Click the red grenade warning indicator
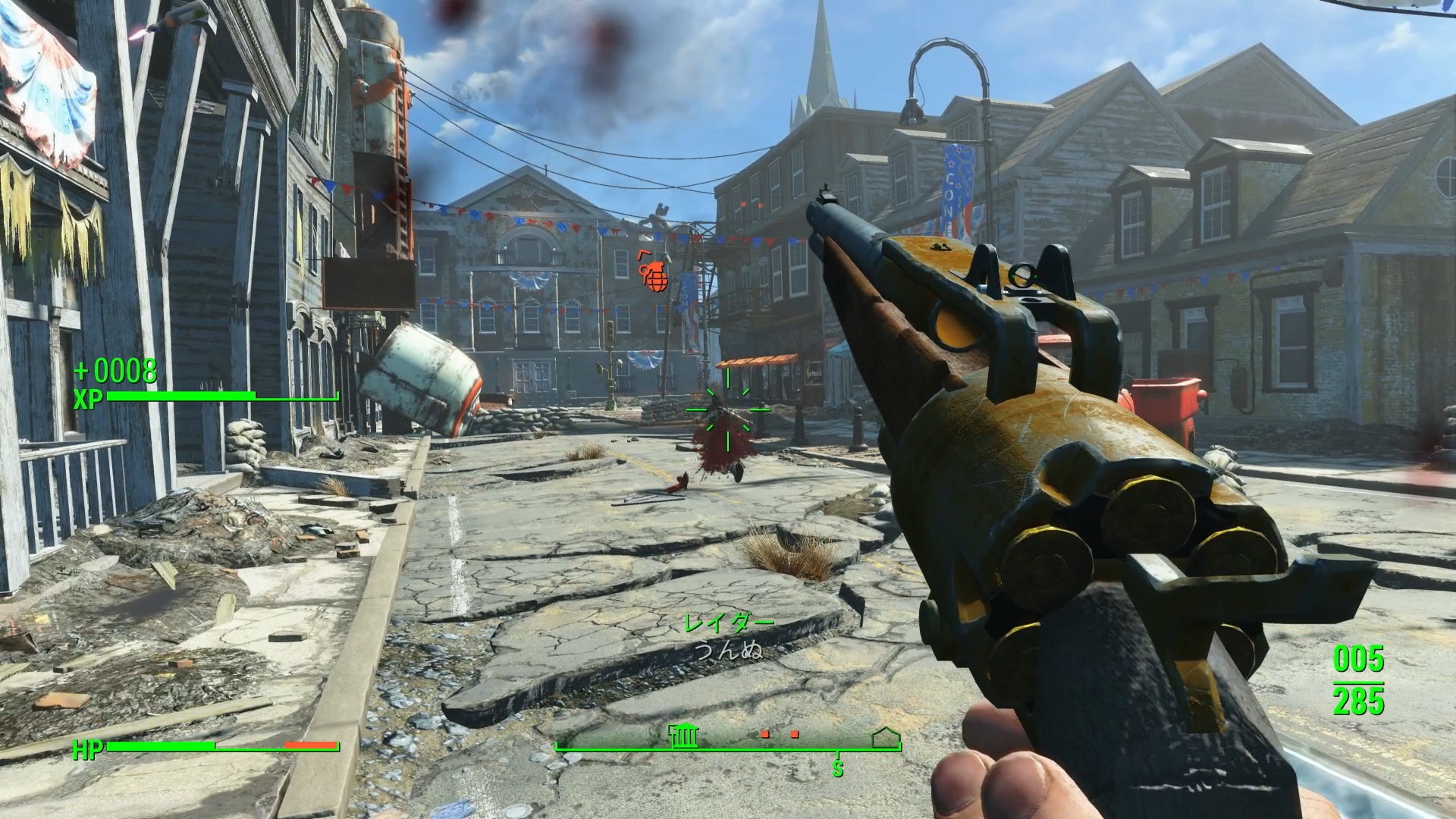 [x=655, y=275]
